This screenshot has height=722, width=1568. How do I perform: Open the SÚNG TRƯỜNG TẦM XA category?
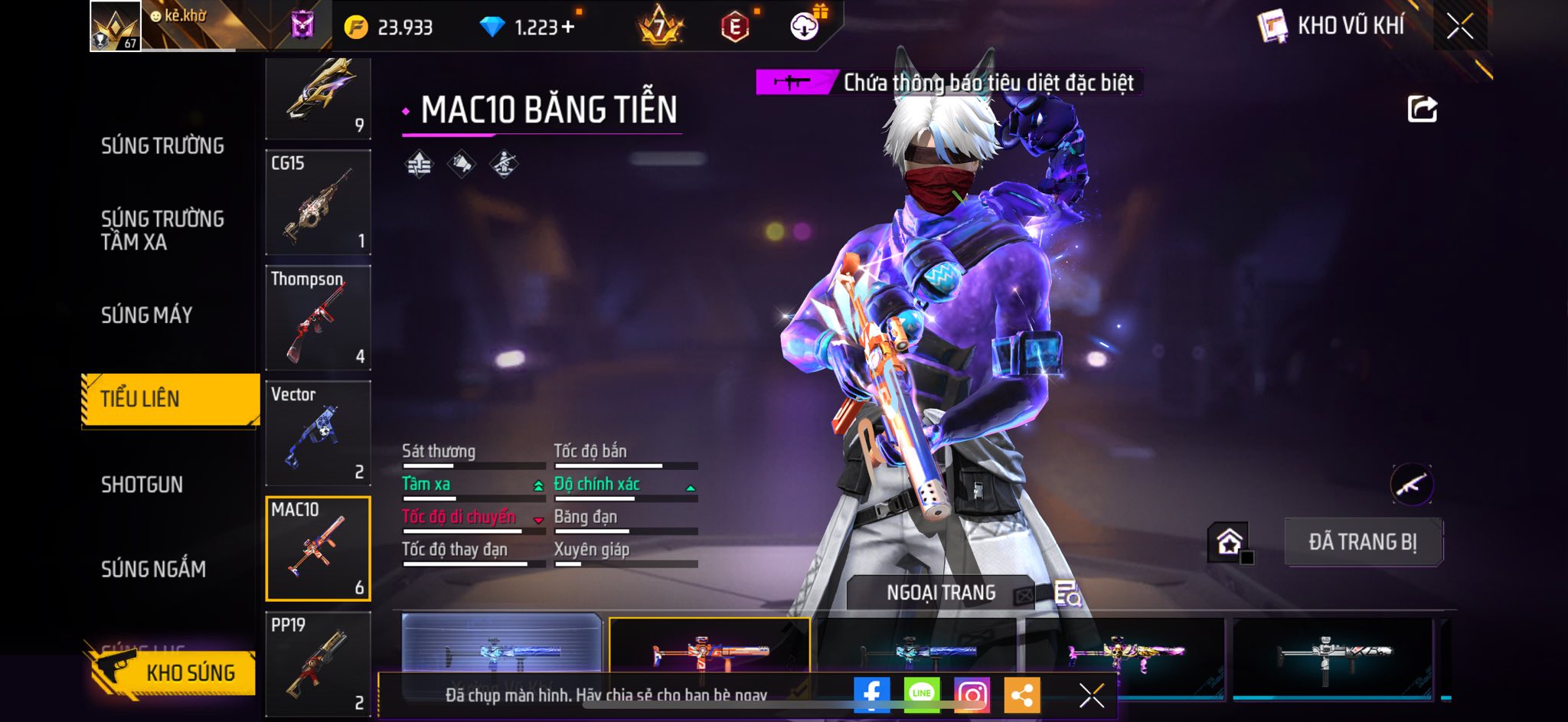click(x=162, y=230)
